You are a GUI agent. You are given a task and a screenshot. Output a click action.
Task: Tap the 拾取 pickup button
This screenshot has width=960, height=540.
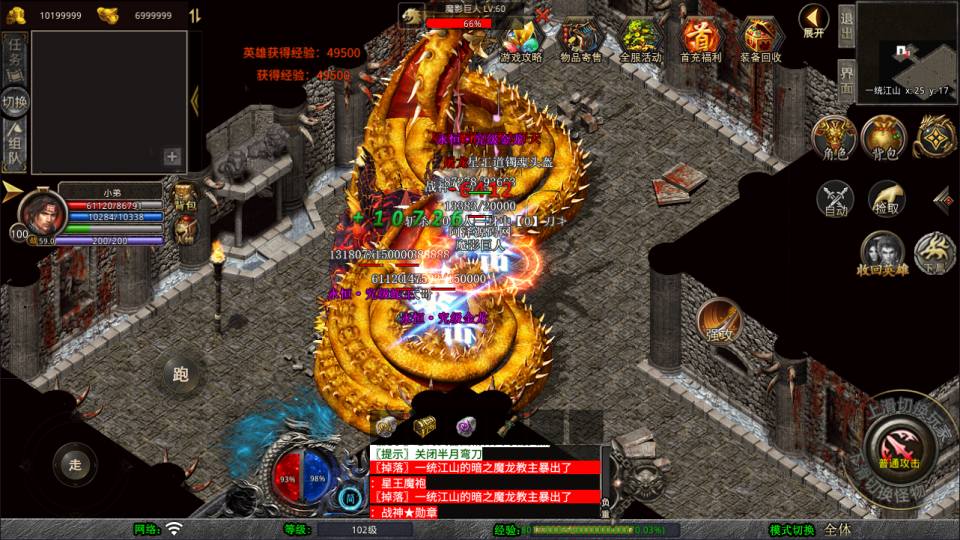click(886, 200)
